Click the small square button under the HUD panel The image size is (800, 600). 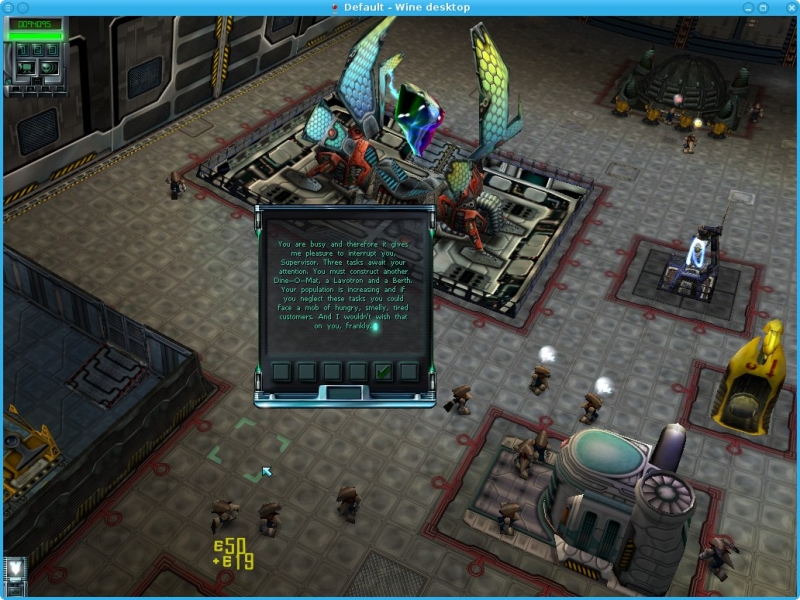(x=37, y=81)
